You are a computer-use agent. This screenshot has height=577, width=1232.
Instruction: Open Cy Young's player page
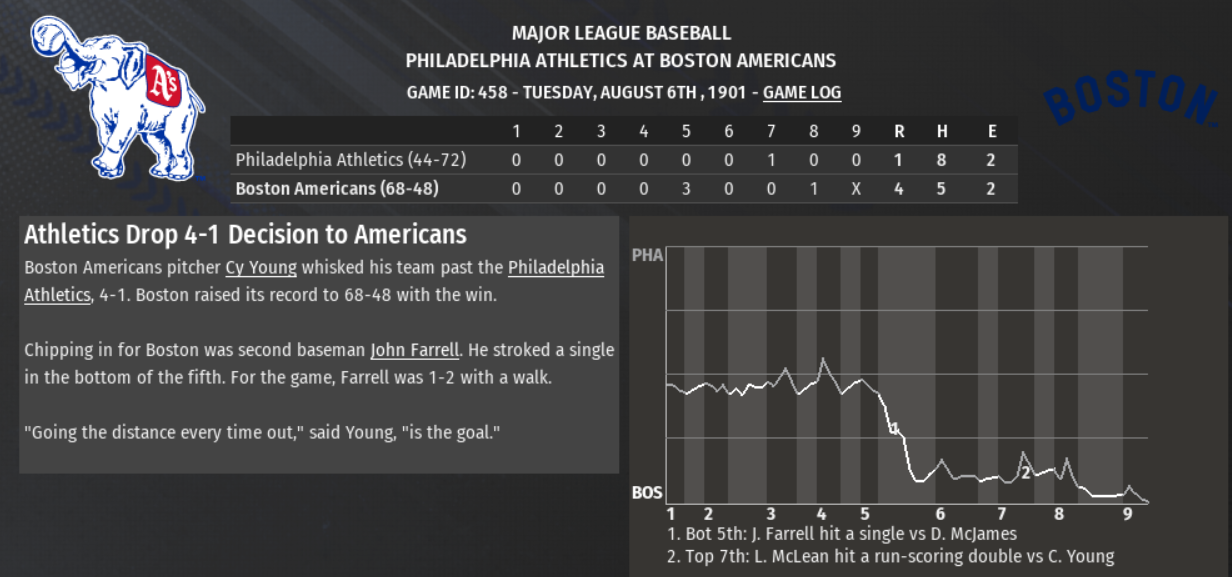(x=261, y=268)
